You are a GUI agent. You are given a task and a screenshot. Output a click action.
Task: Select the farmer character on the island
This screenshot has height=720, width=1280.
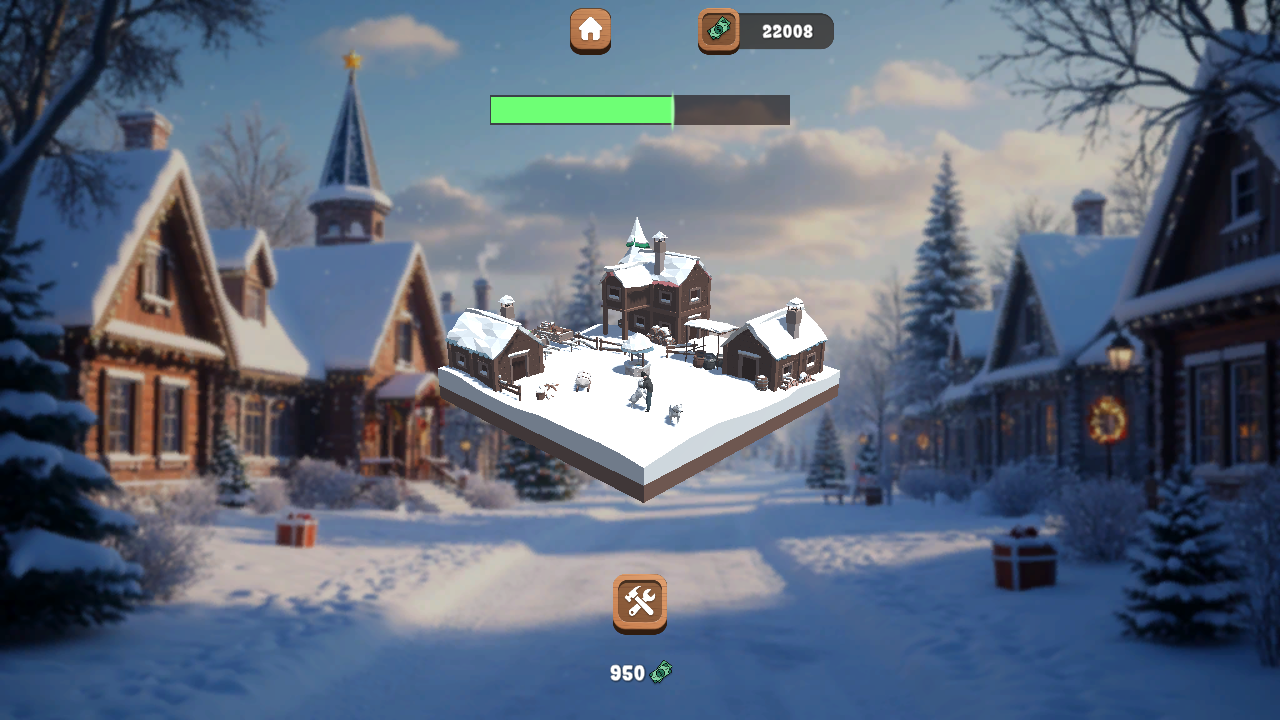point(647,393)
